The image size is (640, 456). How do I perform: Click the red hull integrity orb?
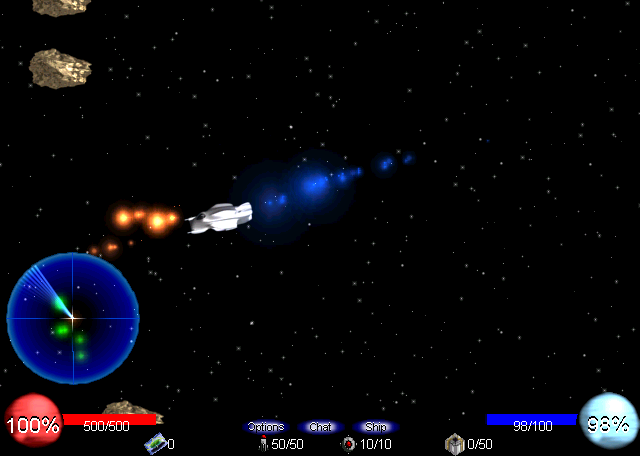pos(32,424)
